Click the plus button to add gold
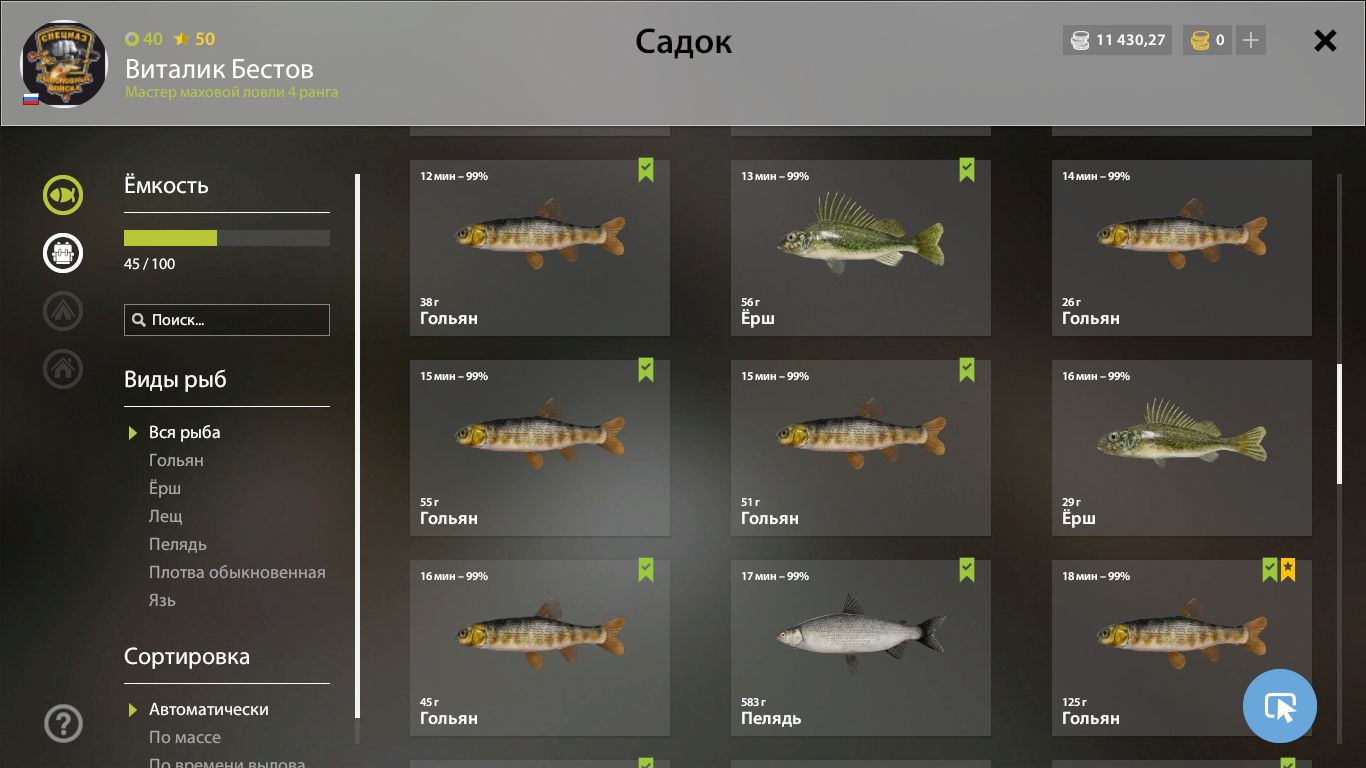The image size is (1366, 768). (x=1249, y=41)
